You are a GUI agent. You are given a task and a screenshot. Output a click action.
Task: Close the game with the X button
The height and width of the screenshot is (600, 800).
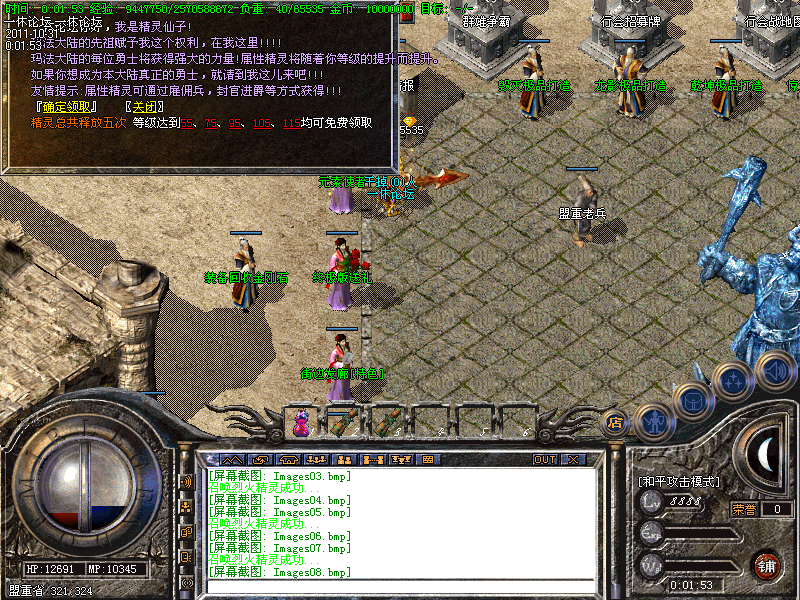(573, 460)
